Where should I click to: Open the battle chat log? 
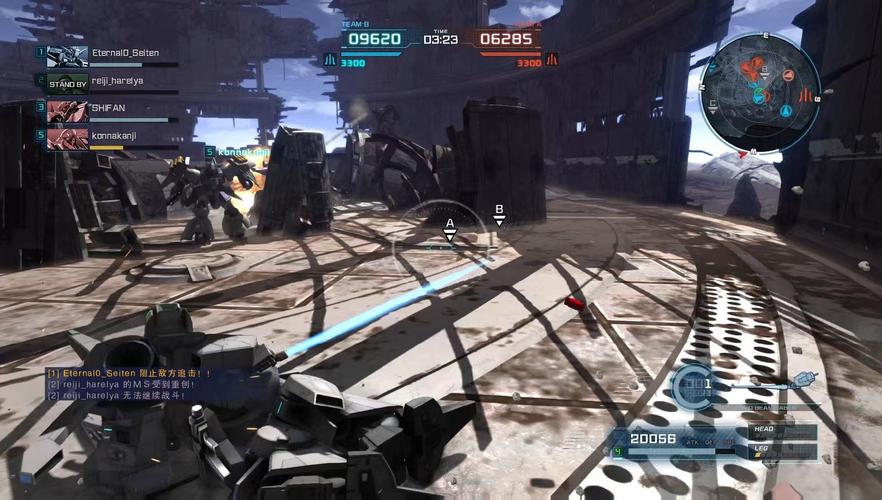(130, 384)
